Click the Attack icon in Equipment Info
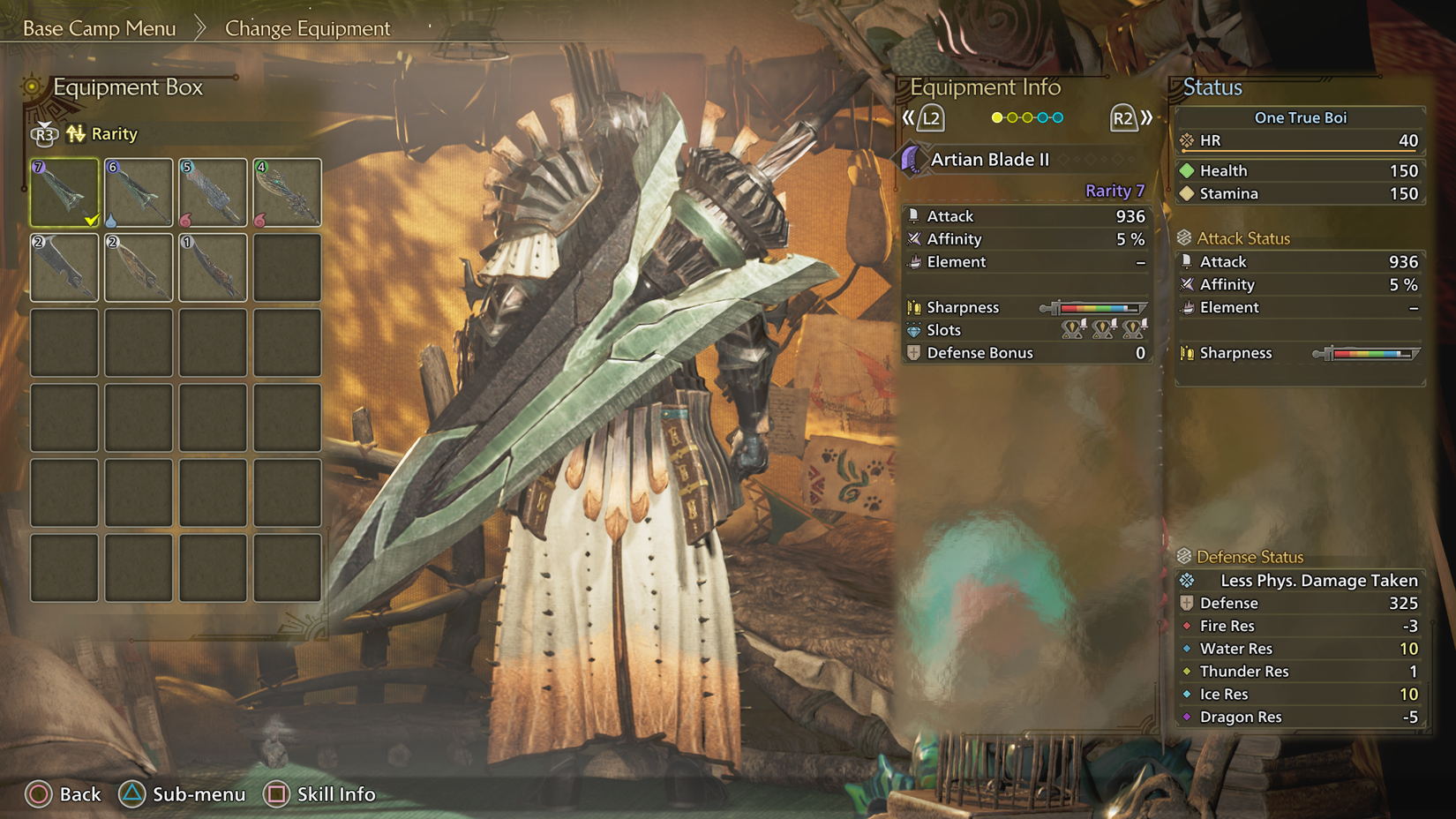 [915, 216]
